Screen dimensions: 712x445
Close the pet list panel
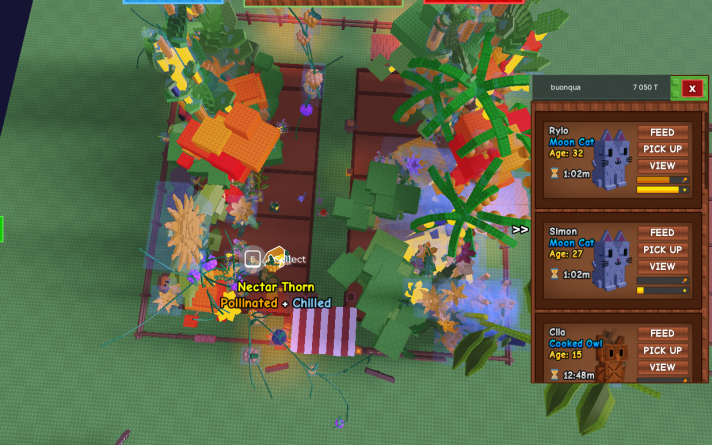(x=691, y=88)
